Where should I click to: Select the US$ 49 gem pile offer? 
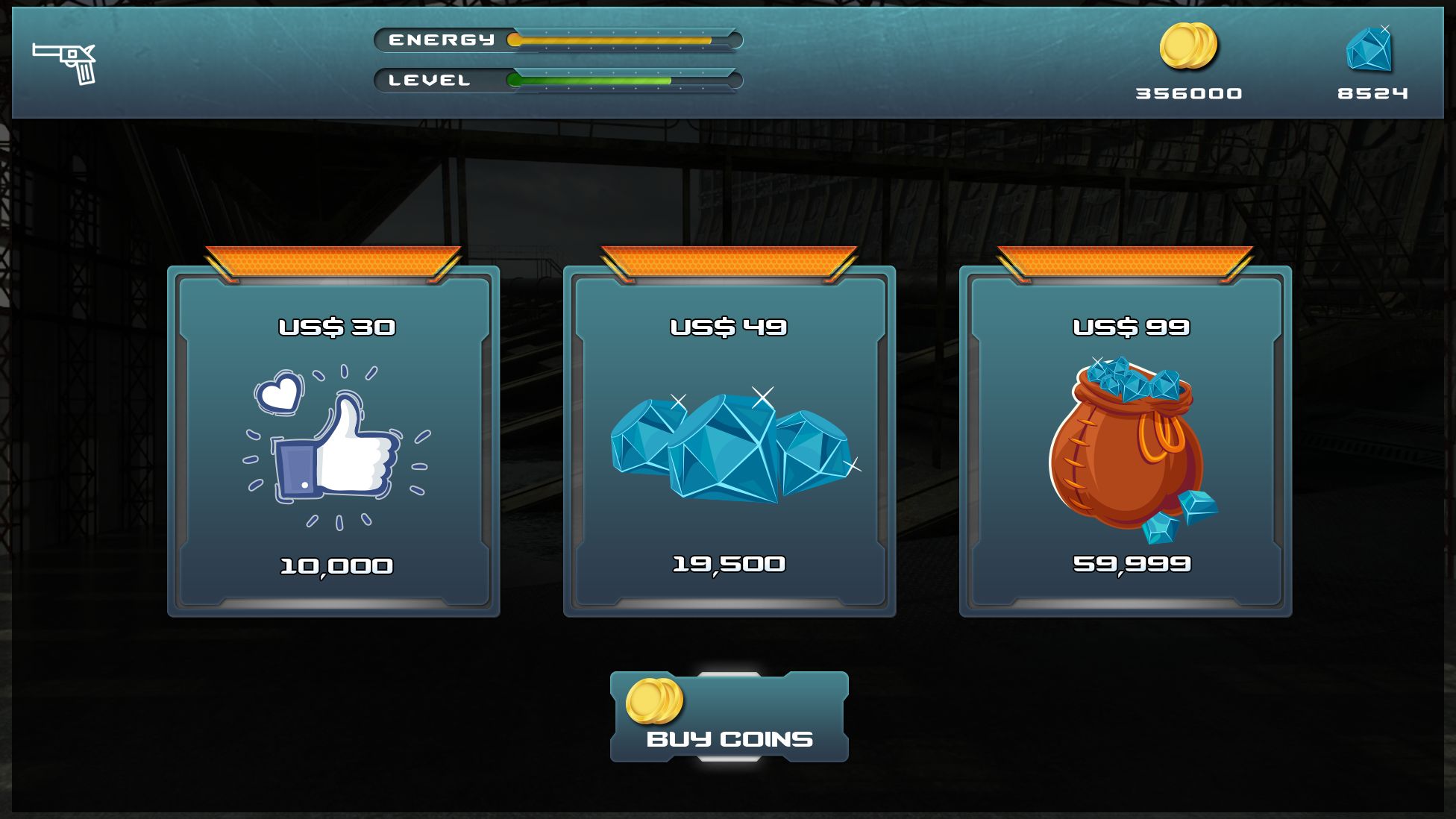coord(729,442)
